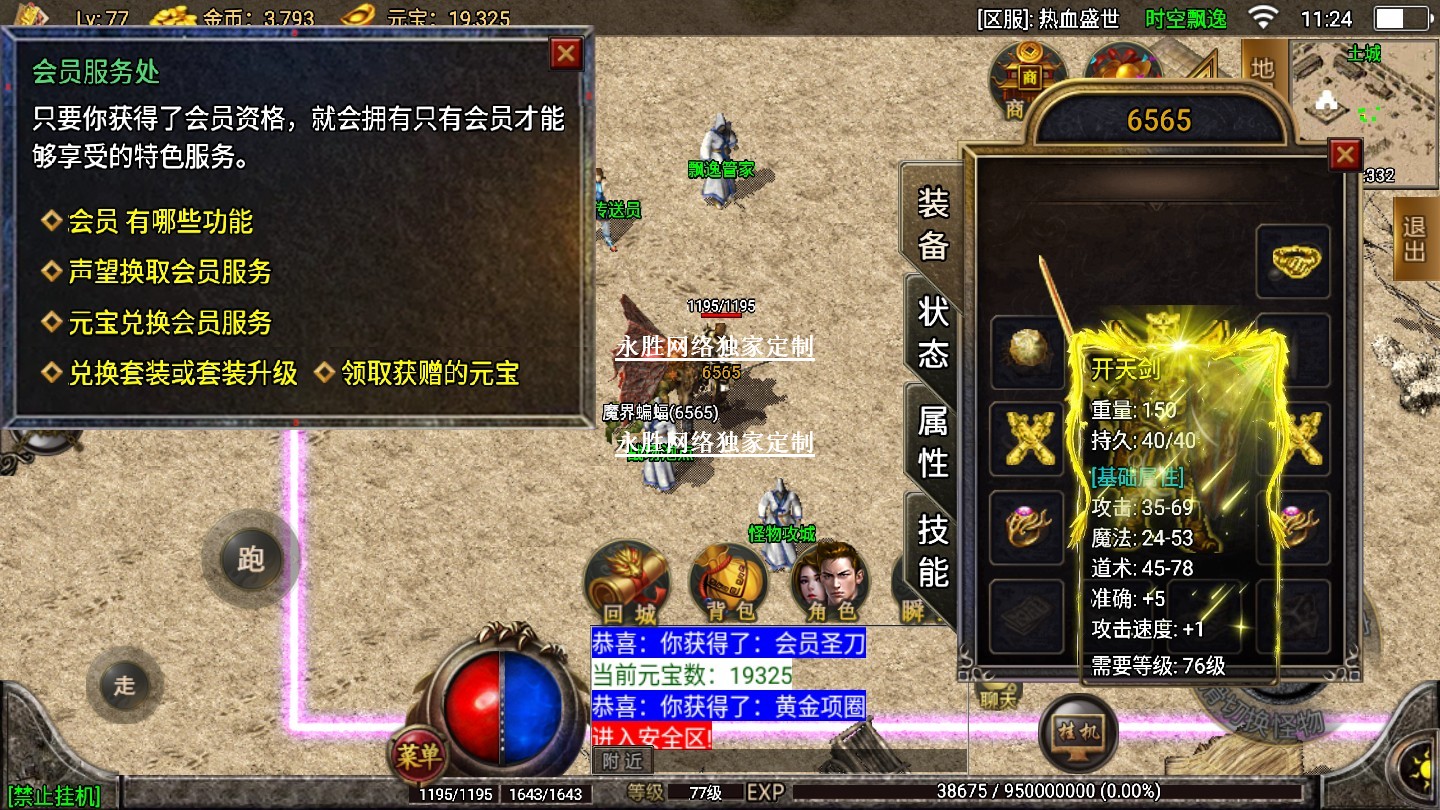The image size is (1440, 810).
Task: Switch to the 技能 tab
Action: (x=932, y=550)
